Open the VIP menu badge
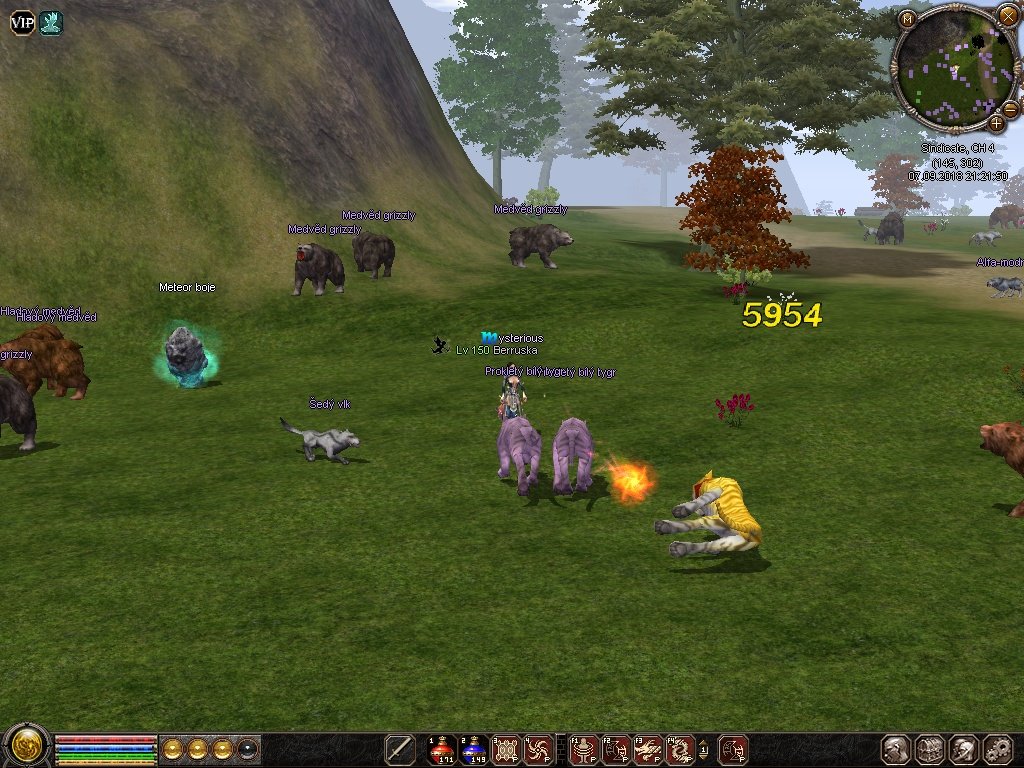This screenshot has width=1024, height=768. coord(22,22)
